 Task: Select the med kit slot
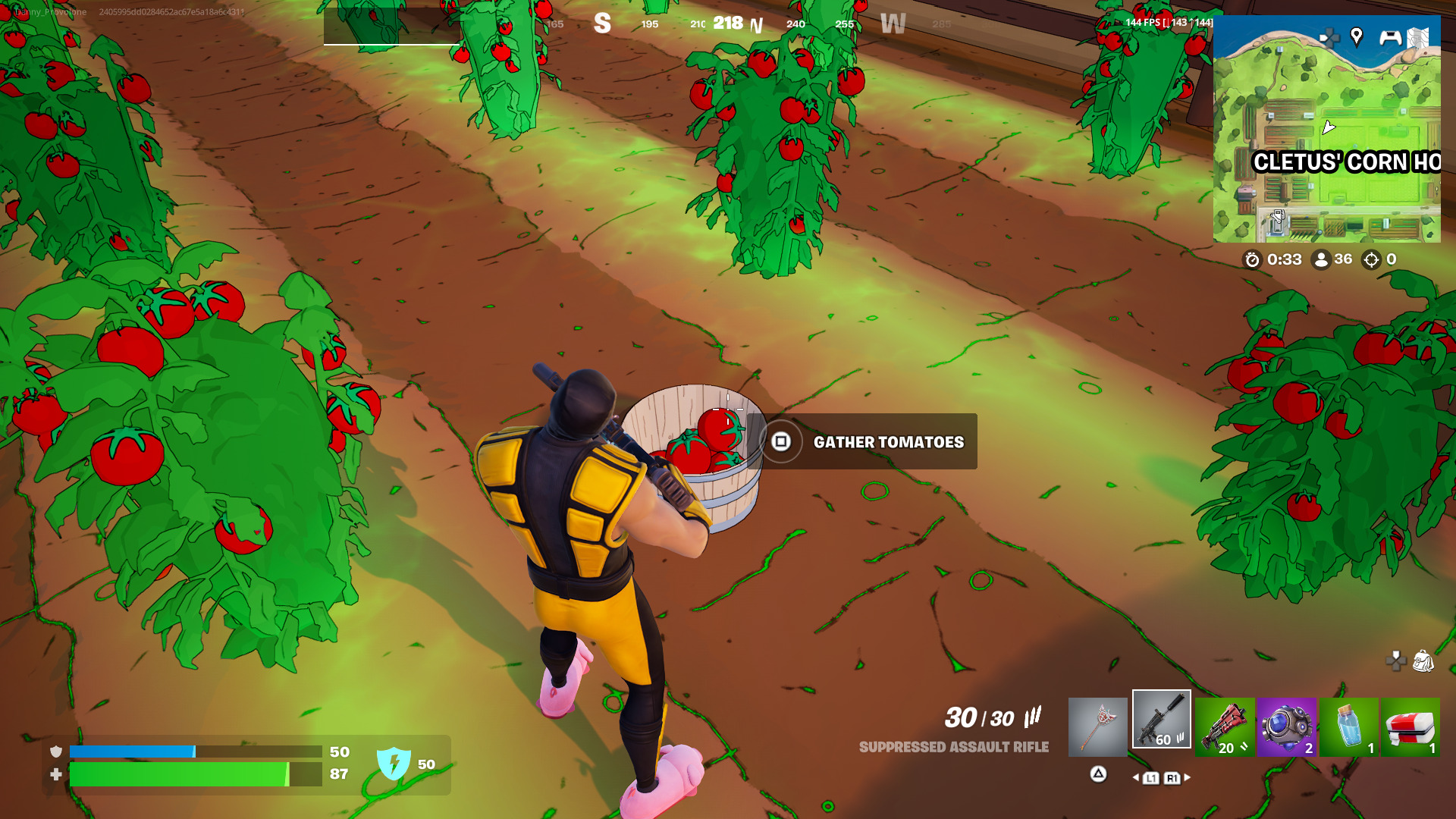point(1410,727)
